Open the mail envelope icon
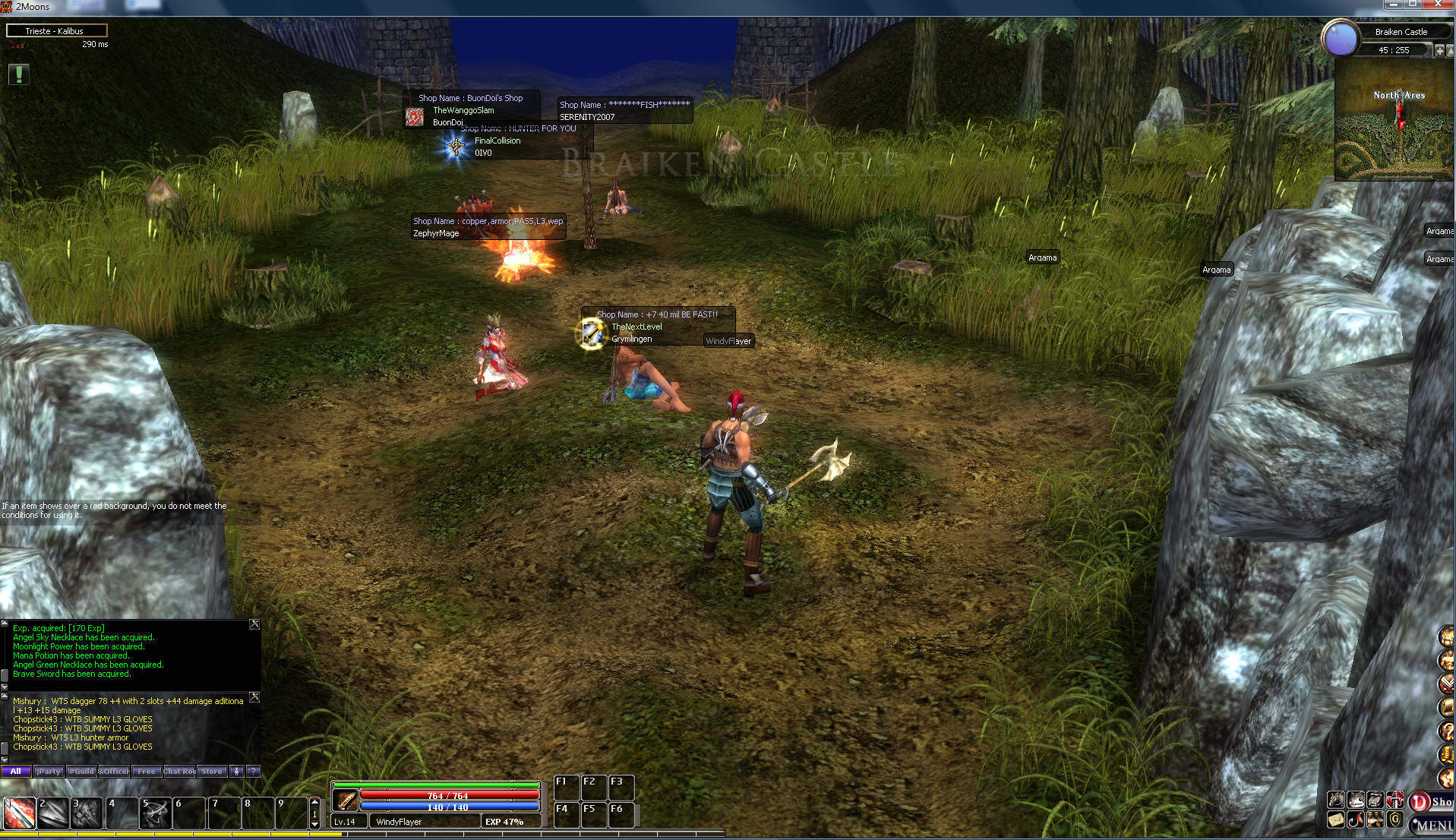1456x840 pixels. click(x=1336, y=820)
